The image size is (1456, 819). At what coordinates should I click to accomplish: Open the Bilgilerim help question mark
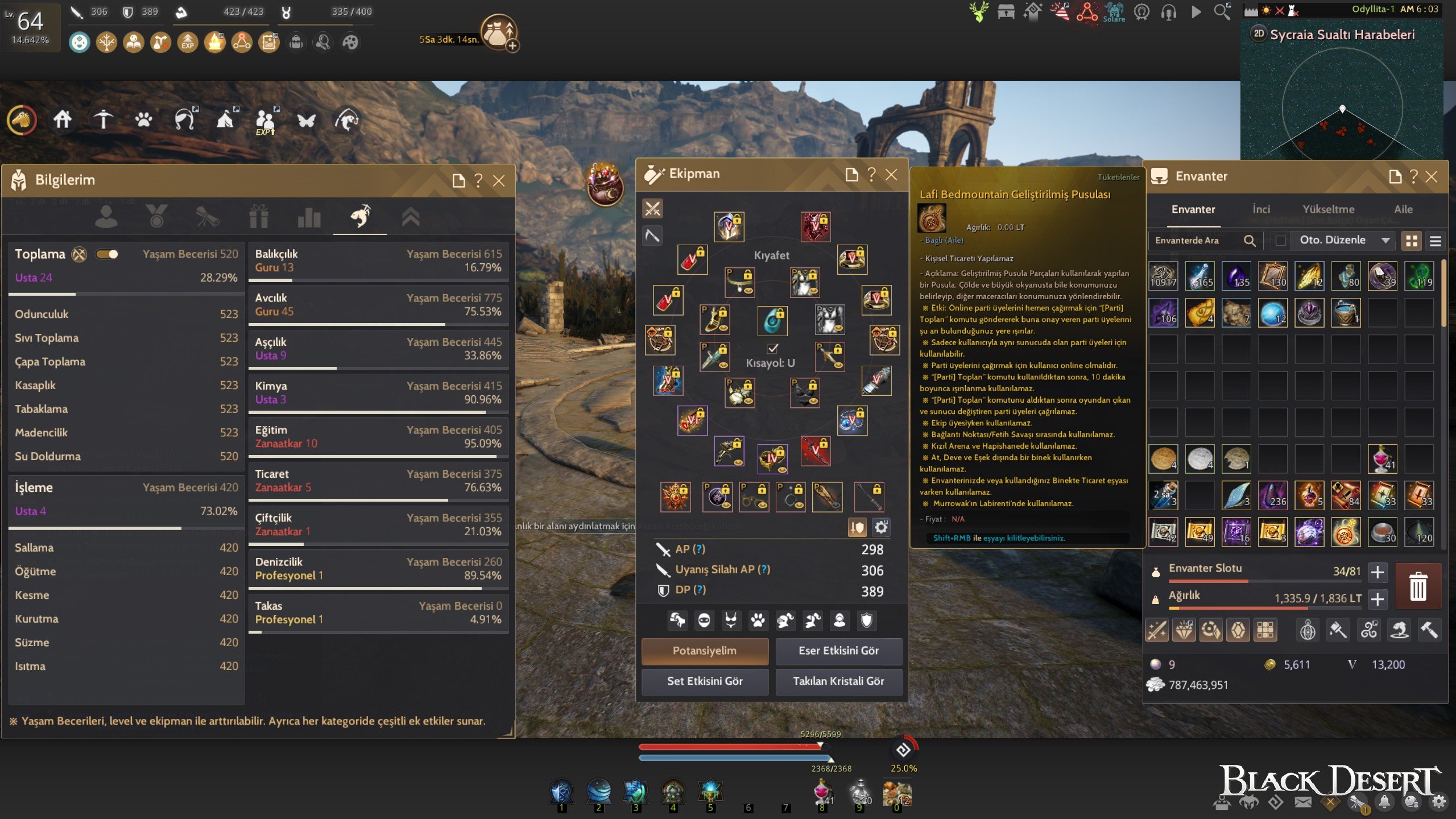[478, 181]
